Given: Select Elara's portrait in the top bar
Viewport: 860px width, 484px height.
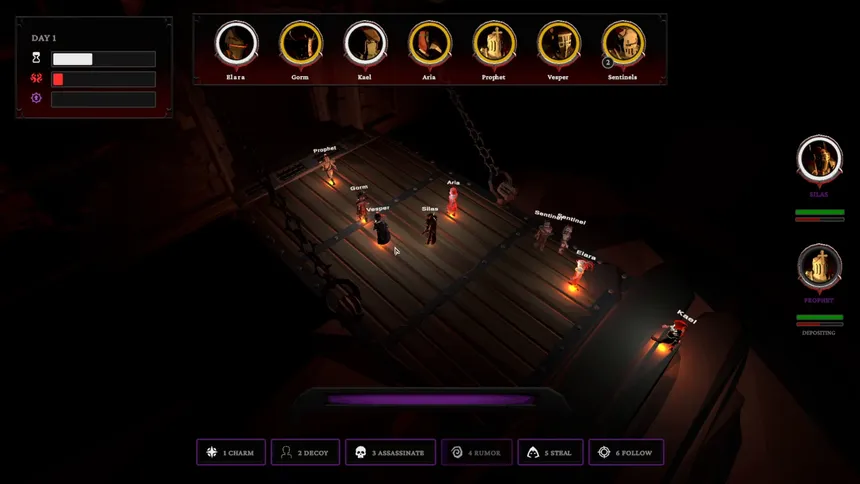Looking at the screenshot, I should coord(236,44).
